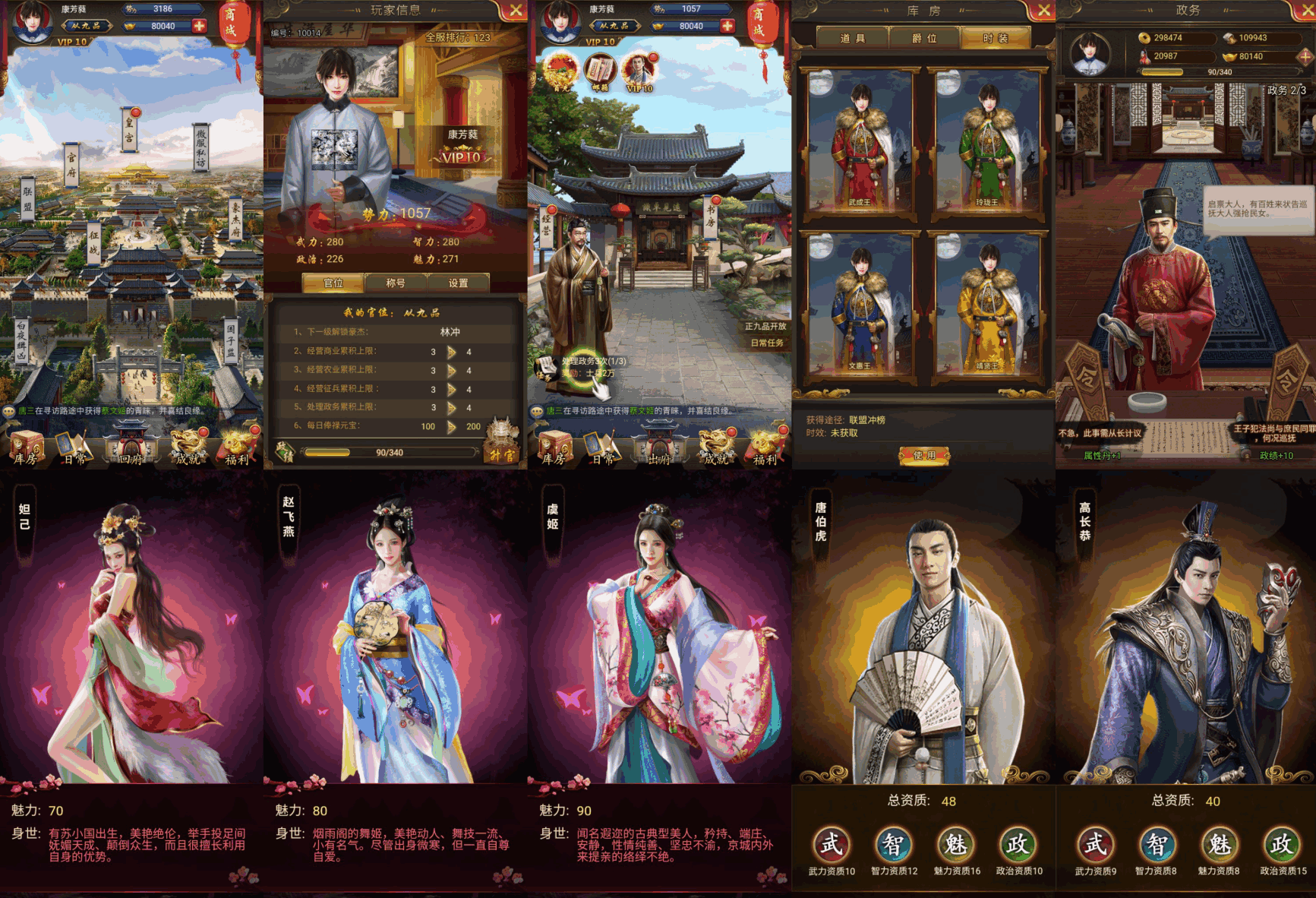Choose the 王子犯法尚与庶民同罪 reply
The width and height of the screenshot is (1316, 898).
click(1274, 434)
